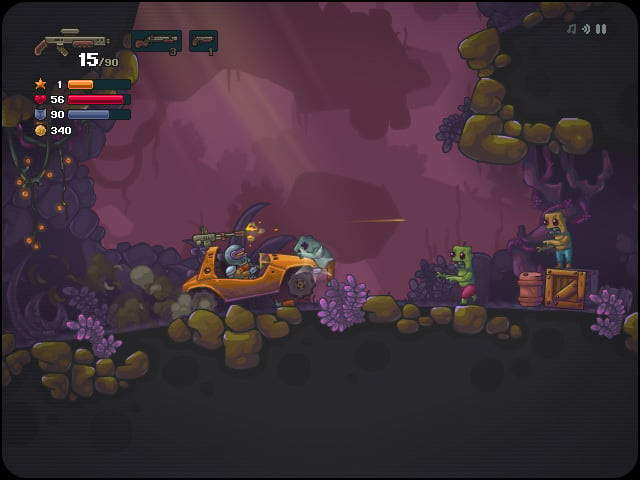Pause the game

click(601, 29)
